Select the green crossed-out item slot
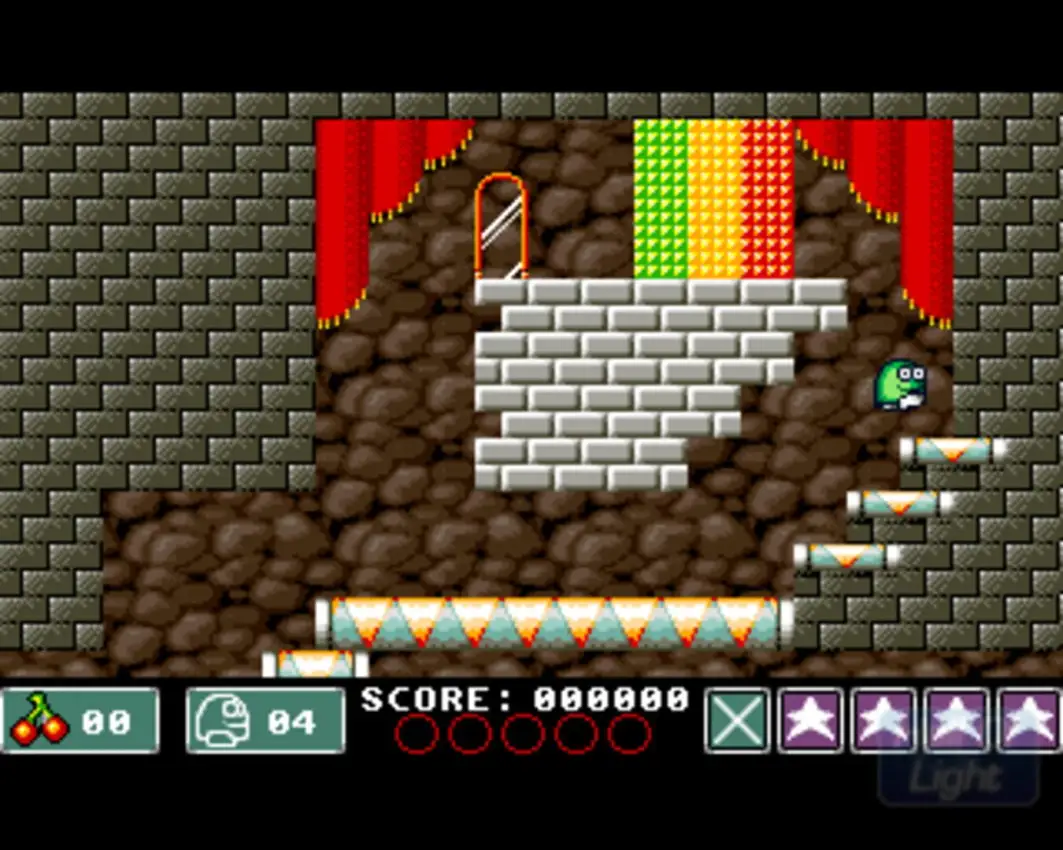 738,720
